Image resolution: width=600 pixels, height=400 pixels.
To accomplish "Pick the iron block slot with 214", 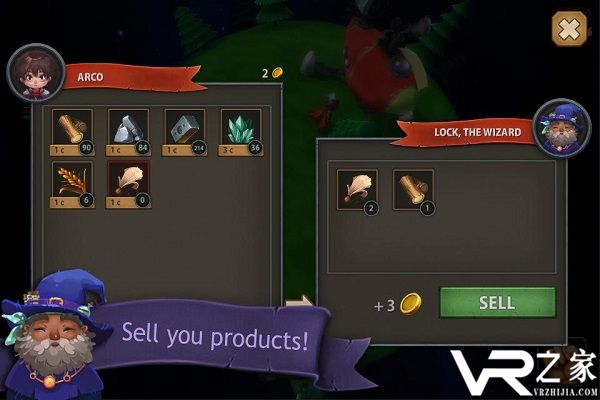I will (184, 131).
